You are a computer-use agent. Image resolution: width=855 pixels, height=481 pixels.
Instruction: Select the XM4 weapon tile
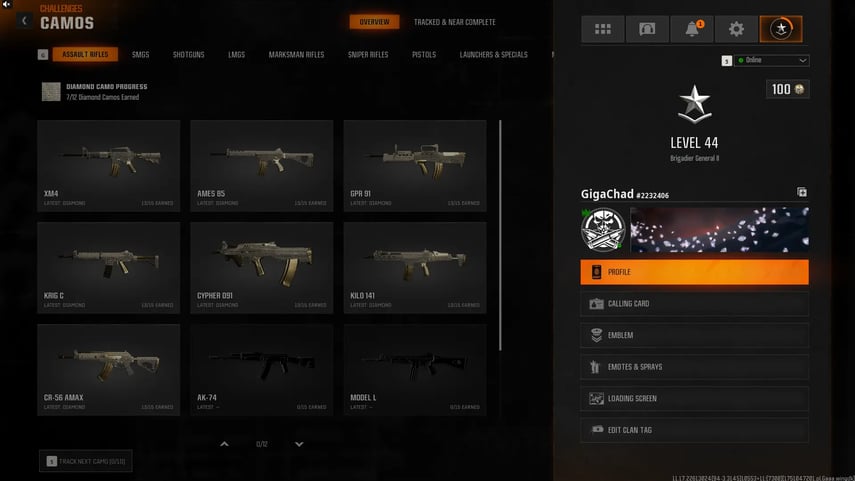108,165
